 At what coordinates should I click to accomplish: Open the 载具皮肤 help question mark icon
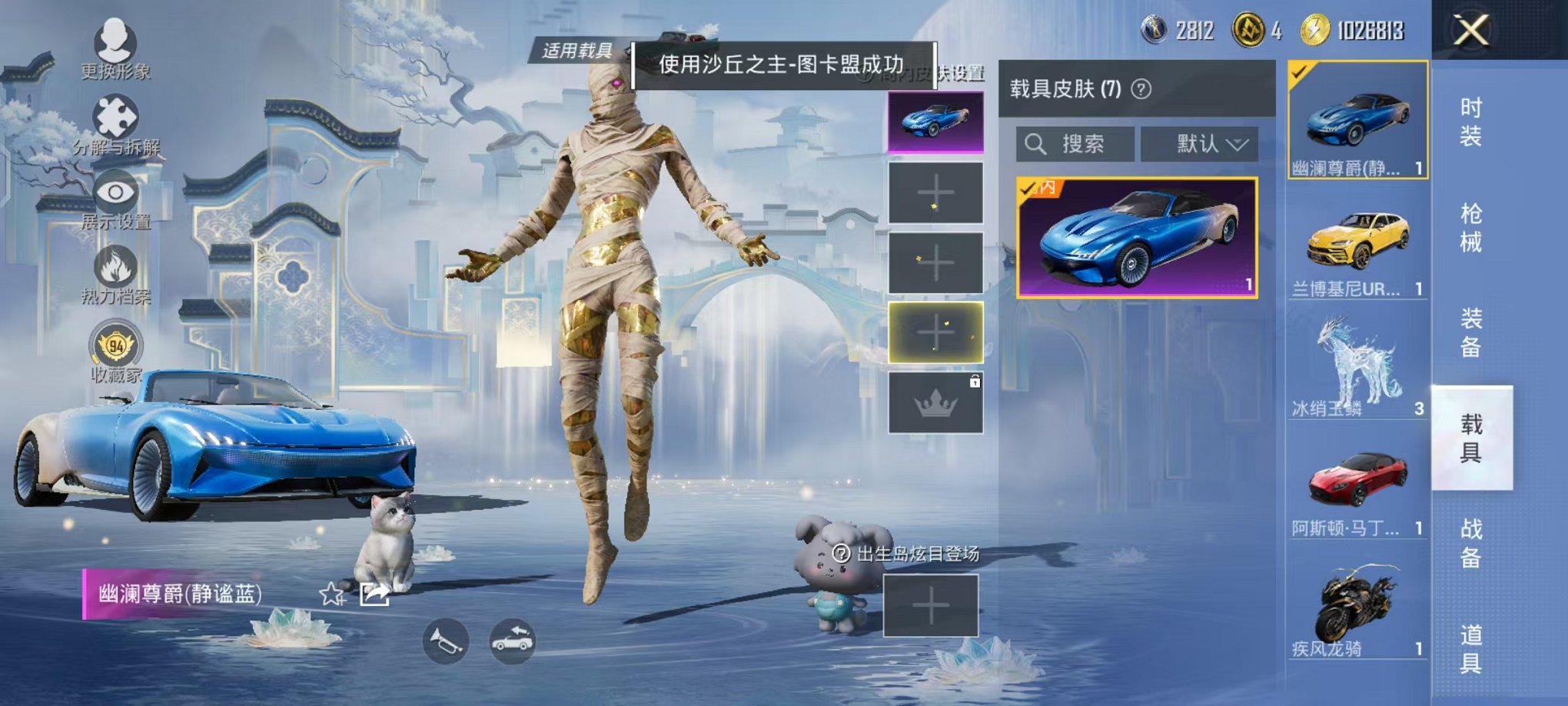pyautogui.click(x=1142, y=90)
